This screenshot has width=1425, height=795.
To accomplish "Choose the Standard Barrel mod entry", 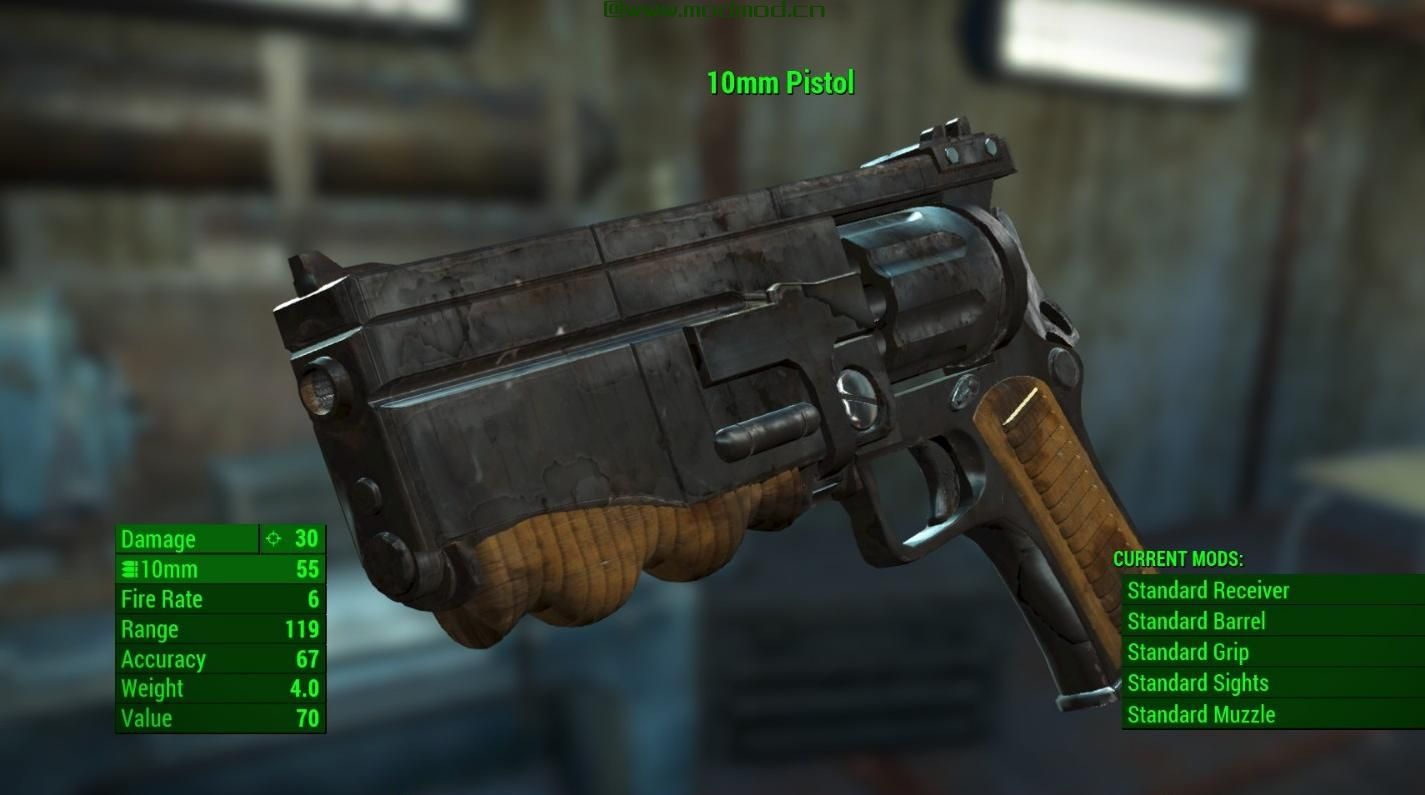I will click(x=1196, y=621).
